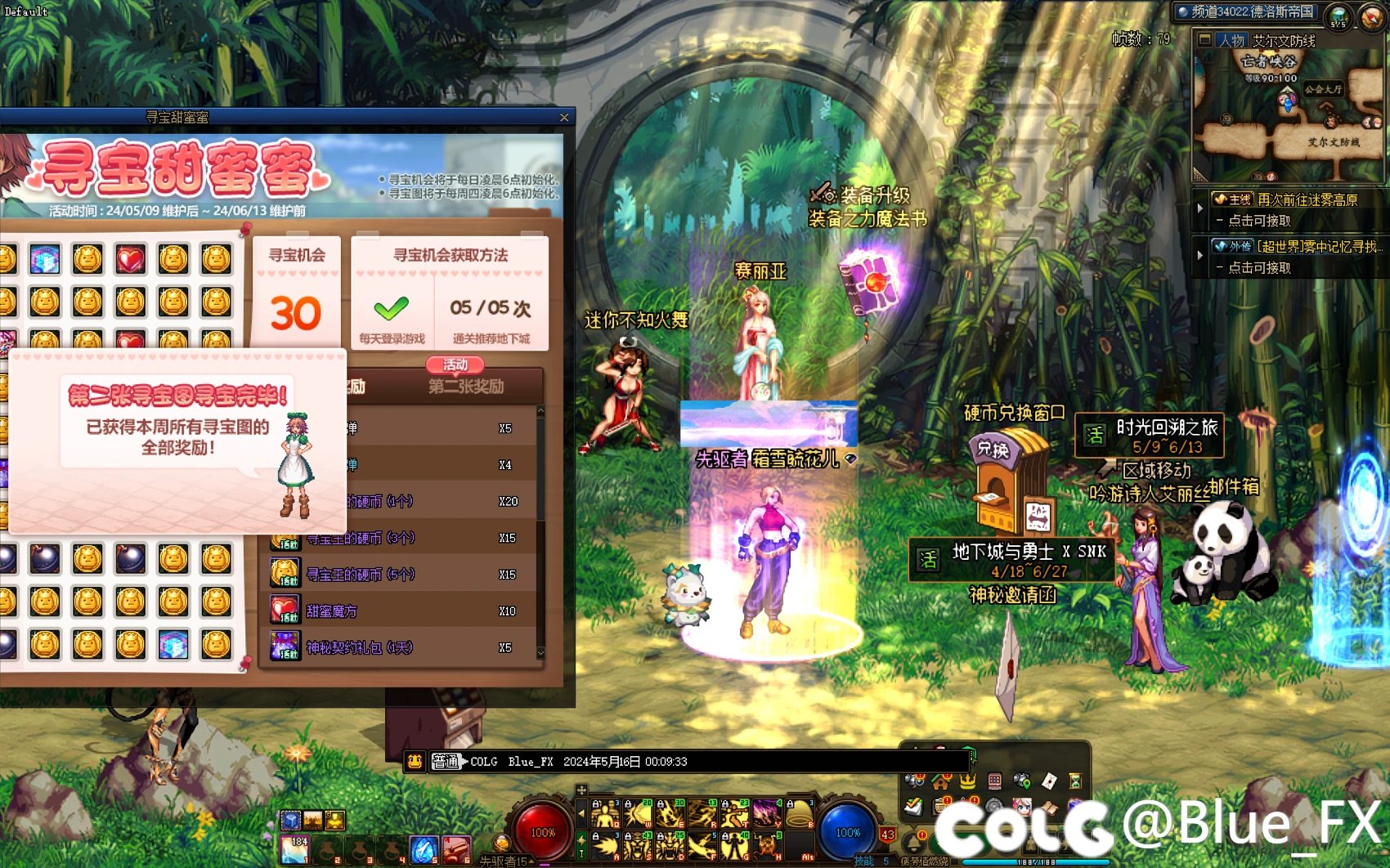Activate the purple skill icon on the Y key

(767, 813)
